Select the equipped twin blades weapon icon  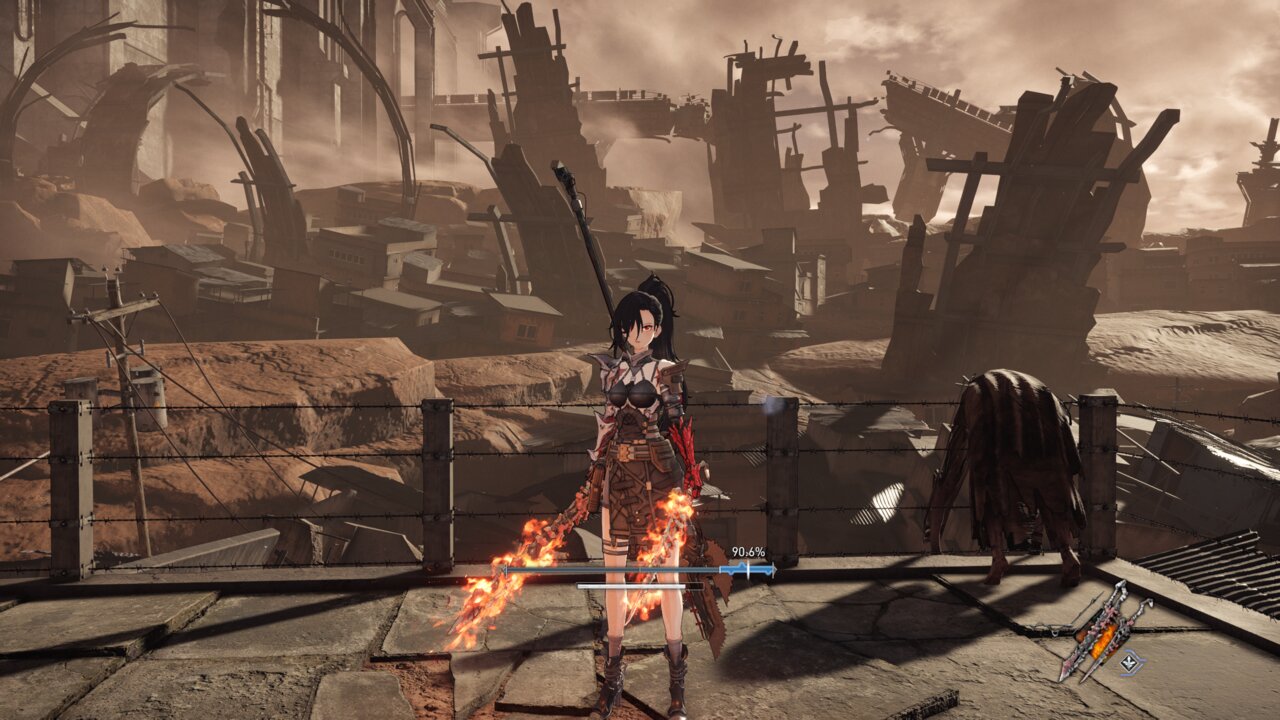(1102, 632)
